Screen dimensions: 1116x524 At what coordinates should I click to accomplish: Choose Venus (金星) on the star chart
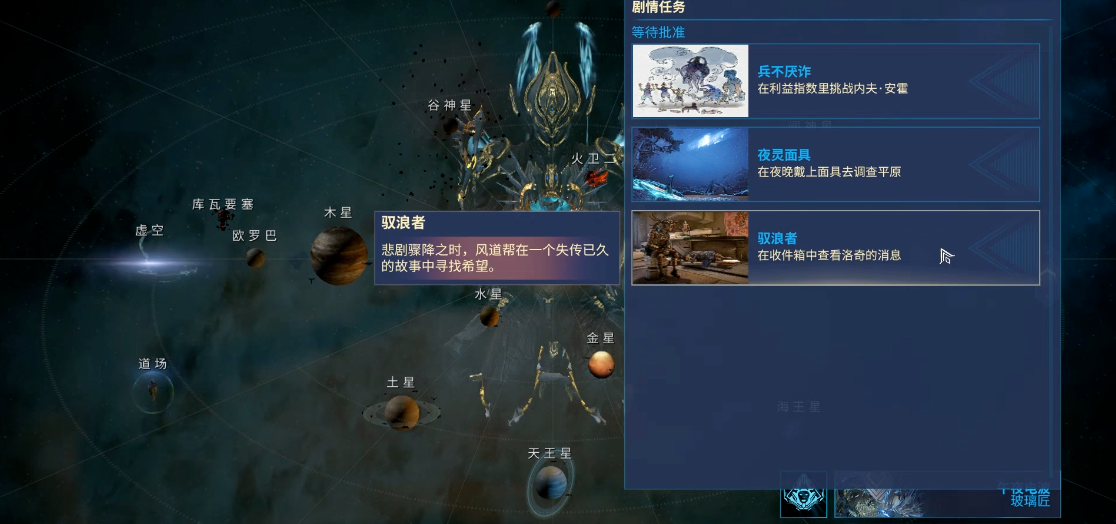coord(601,364)
